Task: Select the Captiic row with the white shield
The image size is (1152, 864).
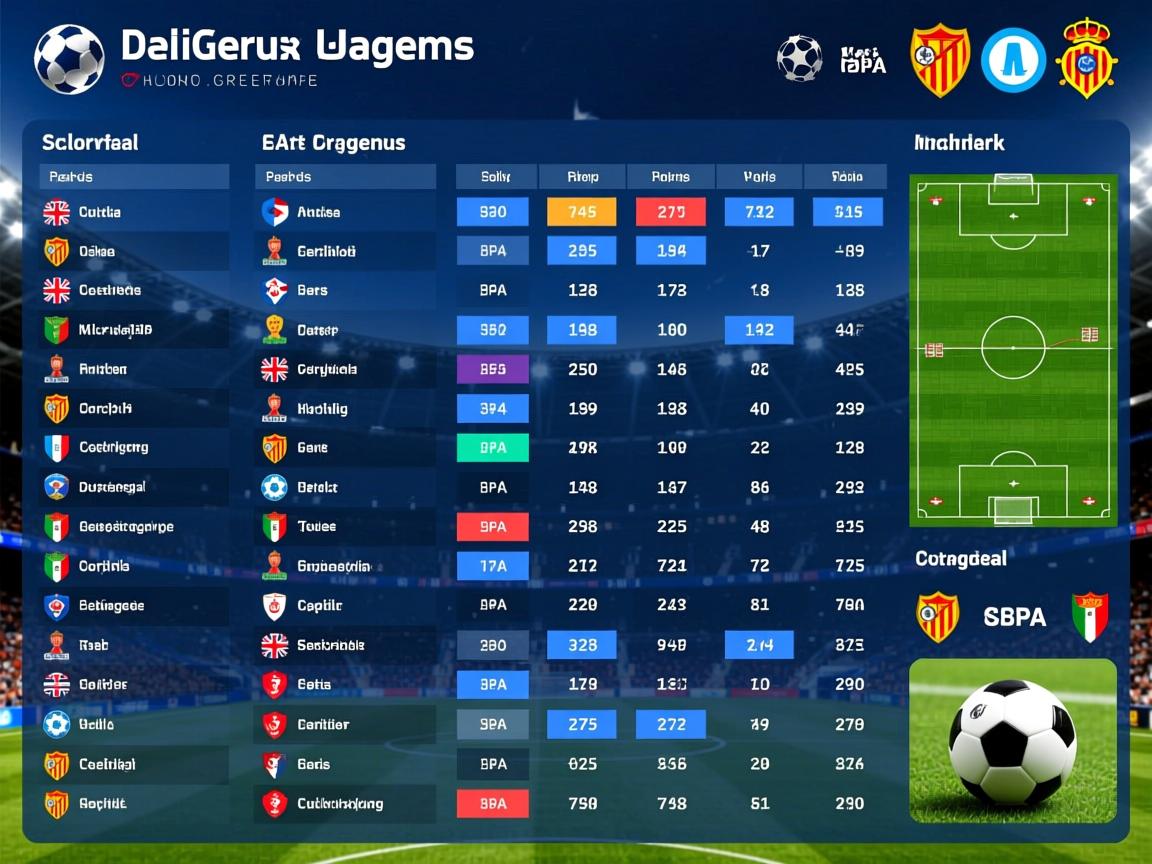Action: pos(319,605)
